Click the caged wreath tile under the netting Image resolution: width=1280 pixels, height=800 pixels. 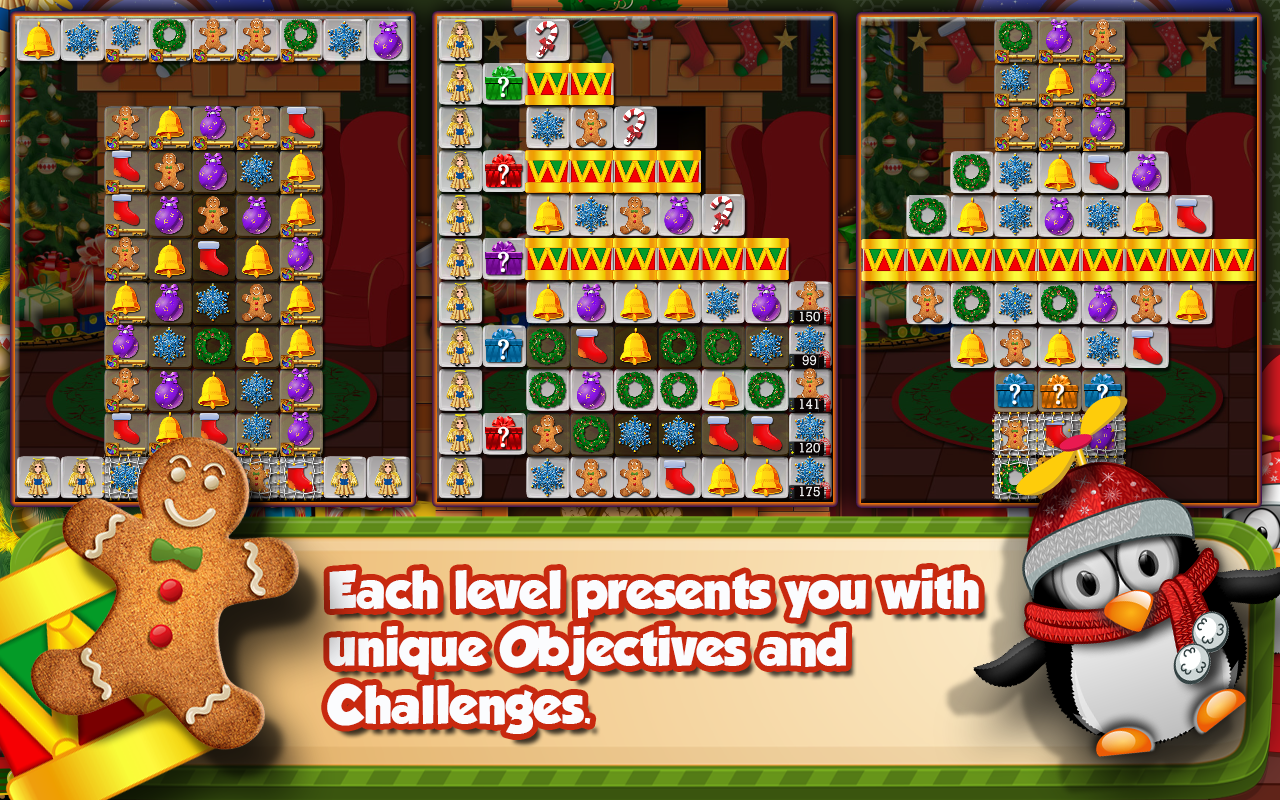[x=1012, y=477]
